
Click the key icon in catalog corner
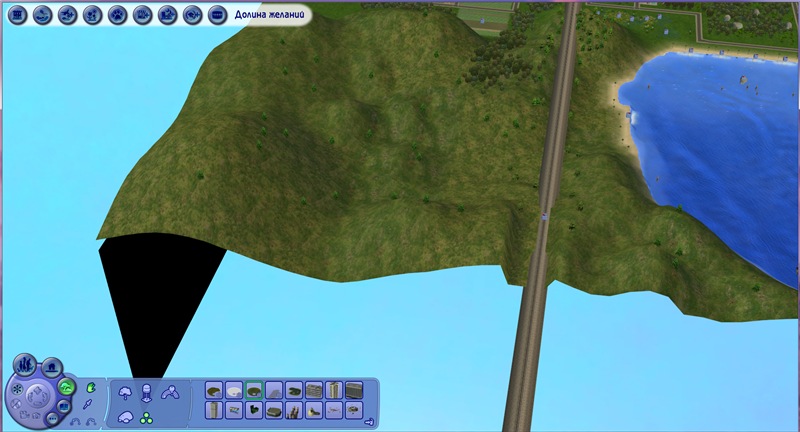pos(368,421)
